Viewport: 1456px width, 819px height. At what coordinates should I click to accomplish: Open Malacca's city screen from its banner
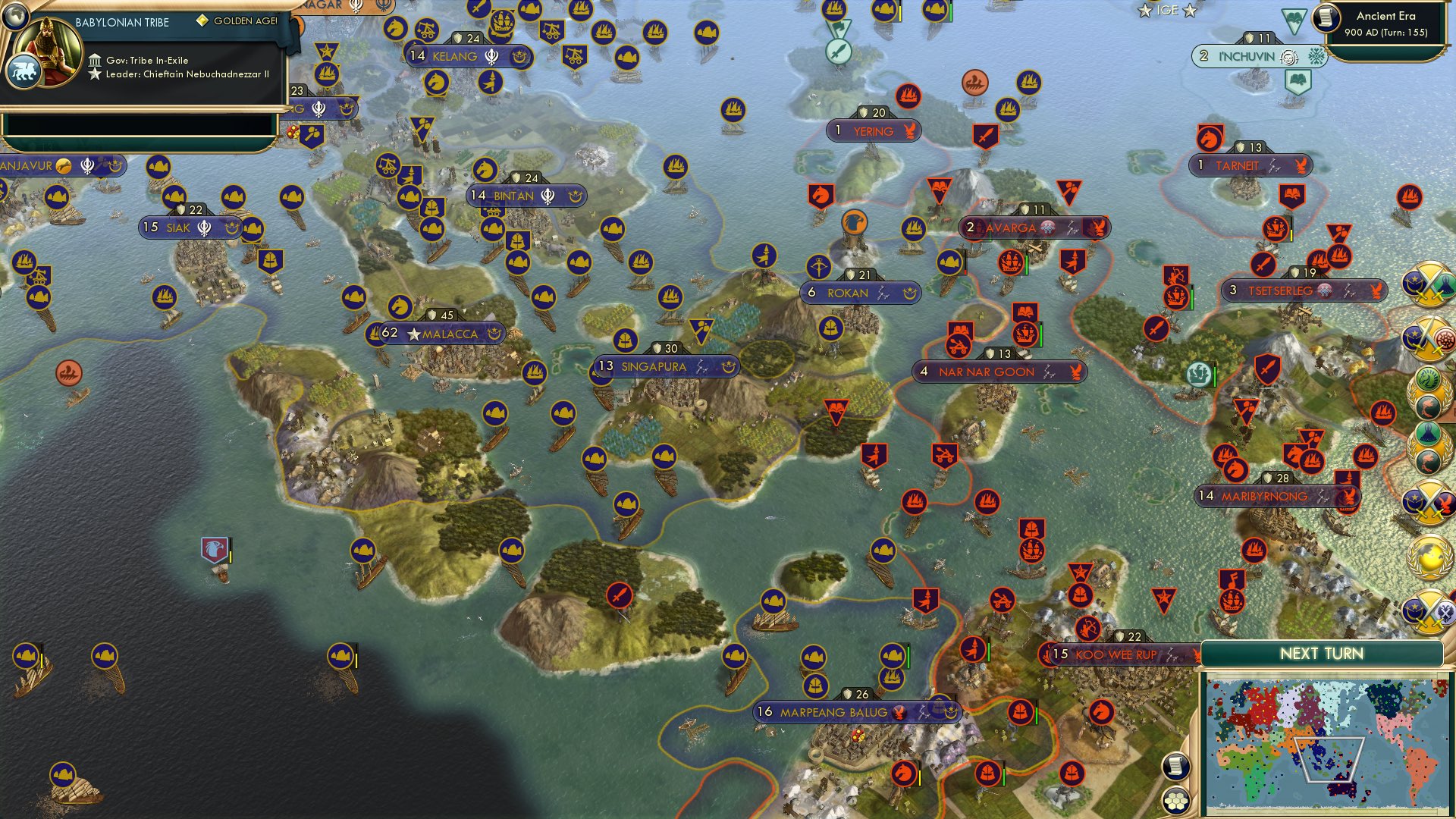450,331
